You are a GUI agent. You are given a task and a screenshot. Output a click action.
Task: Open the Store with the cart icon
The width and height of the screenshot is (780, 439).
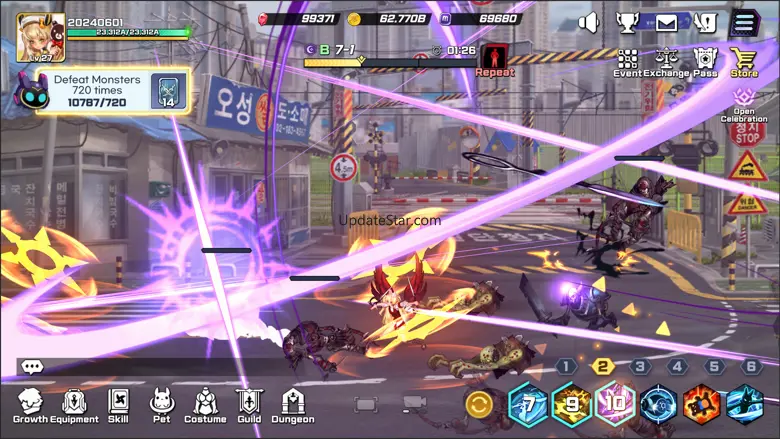click(743, 62)
